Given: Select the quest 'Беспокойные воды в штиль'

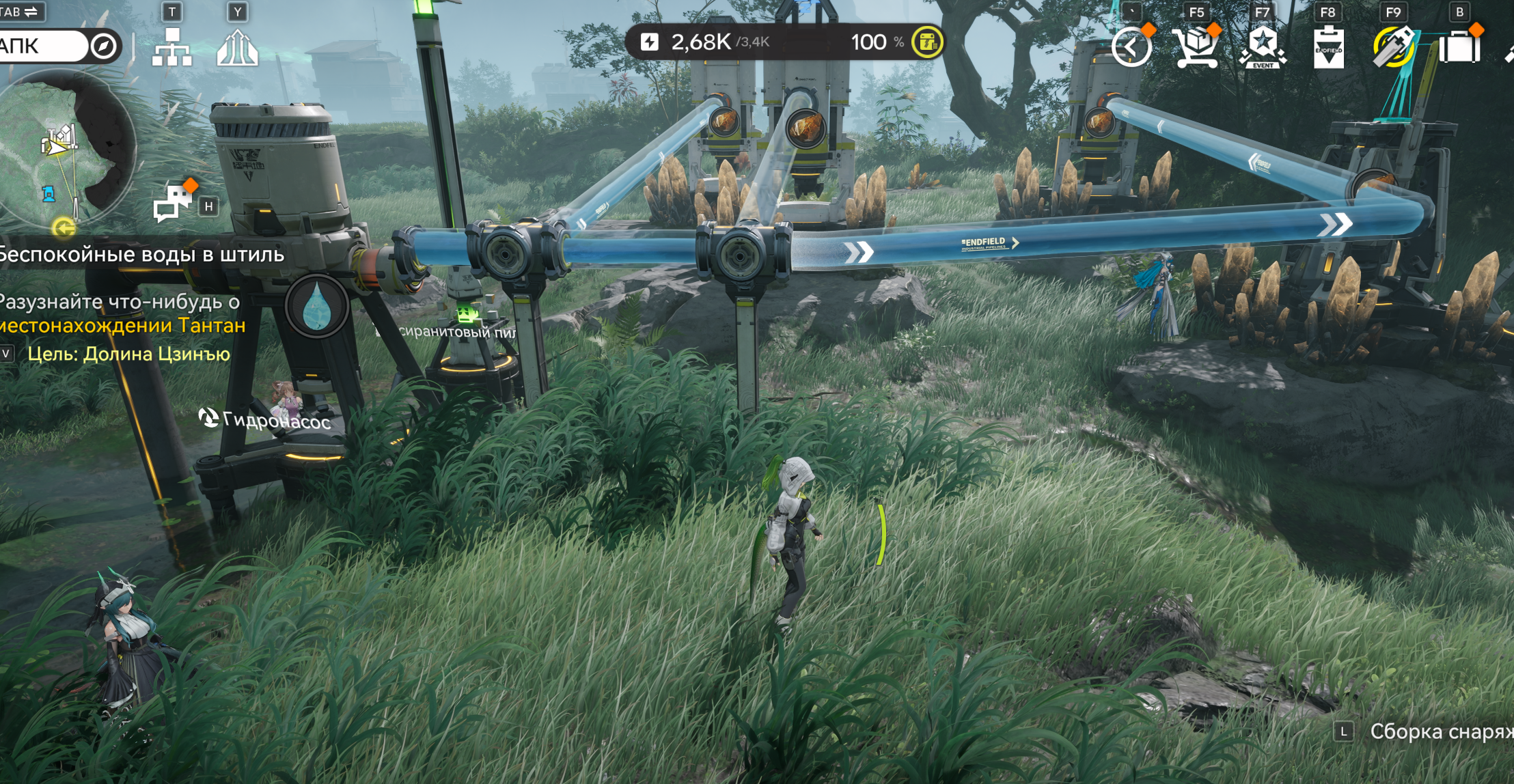Looking at the screenshot, I should pos(142,255).
